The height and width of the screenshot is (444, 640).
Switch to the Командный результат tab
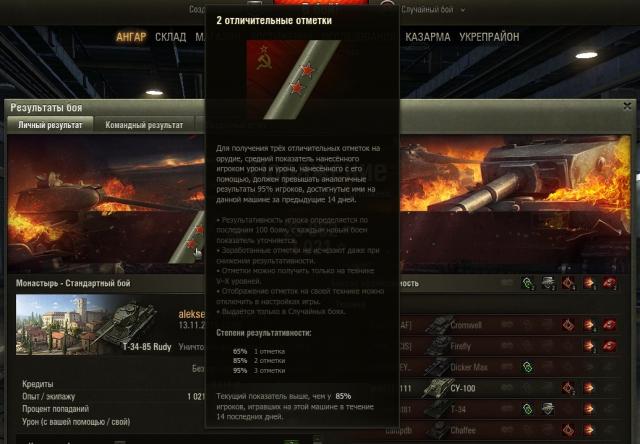point(144,125)
